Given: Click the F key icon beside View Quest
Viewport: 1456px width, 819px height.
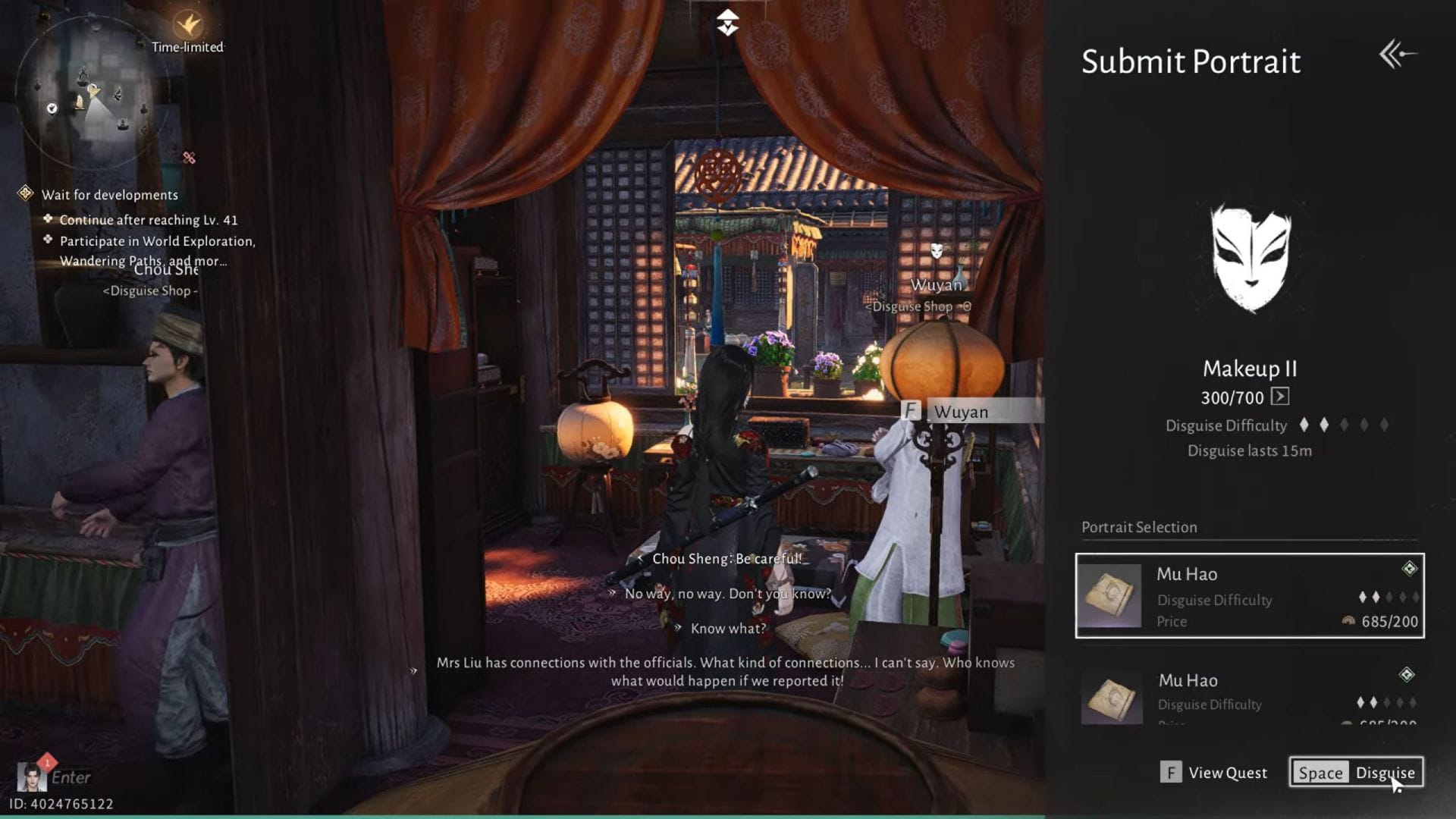Looking at the screenshot, I should 1171,772.
